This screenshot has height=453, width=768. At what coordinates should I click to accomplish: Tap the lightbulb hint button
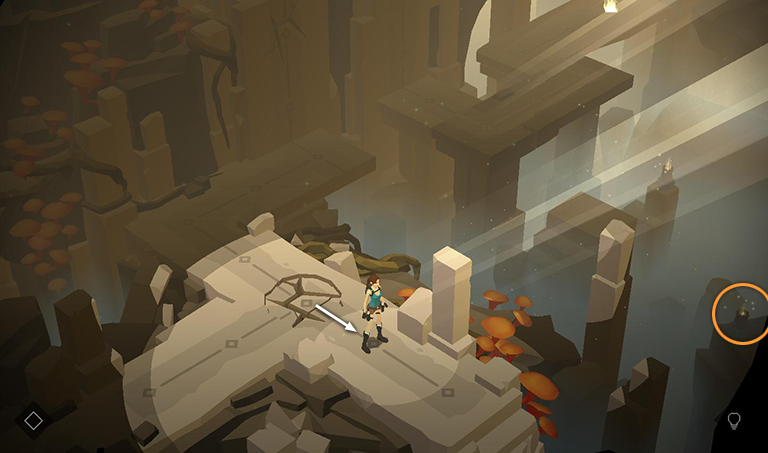734,420
